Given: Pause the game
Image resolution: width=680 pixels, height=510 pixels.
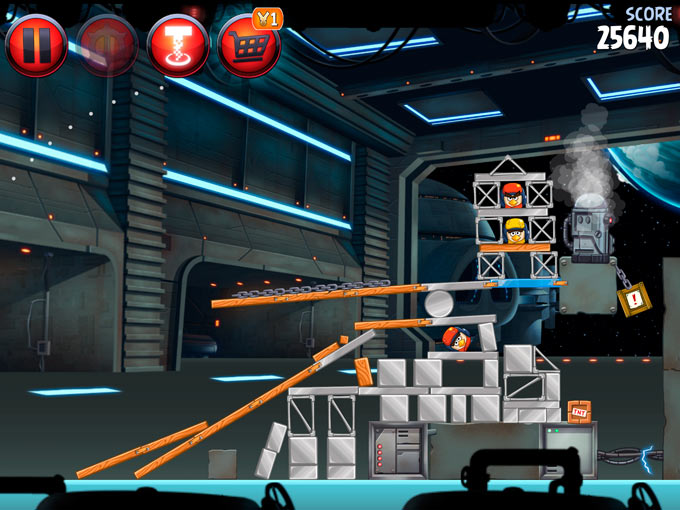Looking at the screenshot, I should coord(36,45).
